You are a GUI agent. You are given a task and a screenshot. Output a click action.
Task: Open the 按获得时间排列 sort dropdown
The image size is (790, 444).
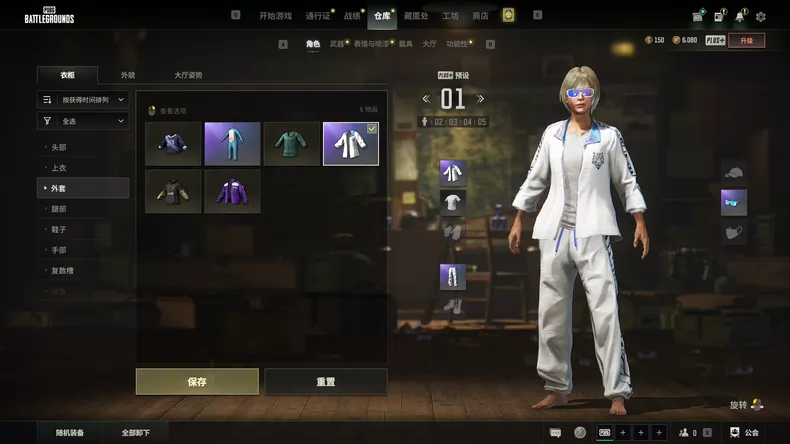[x=83, y=100]
